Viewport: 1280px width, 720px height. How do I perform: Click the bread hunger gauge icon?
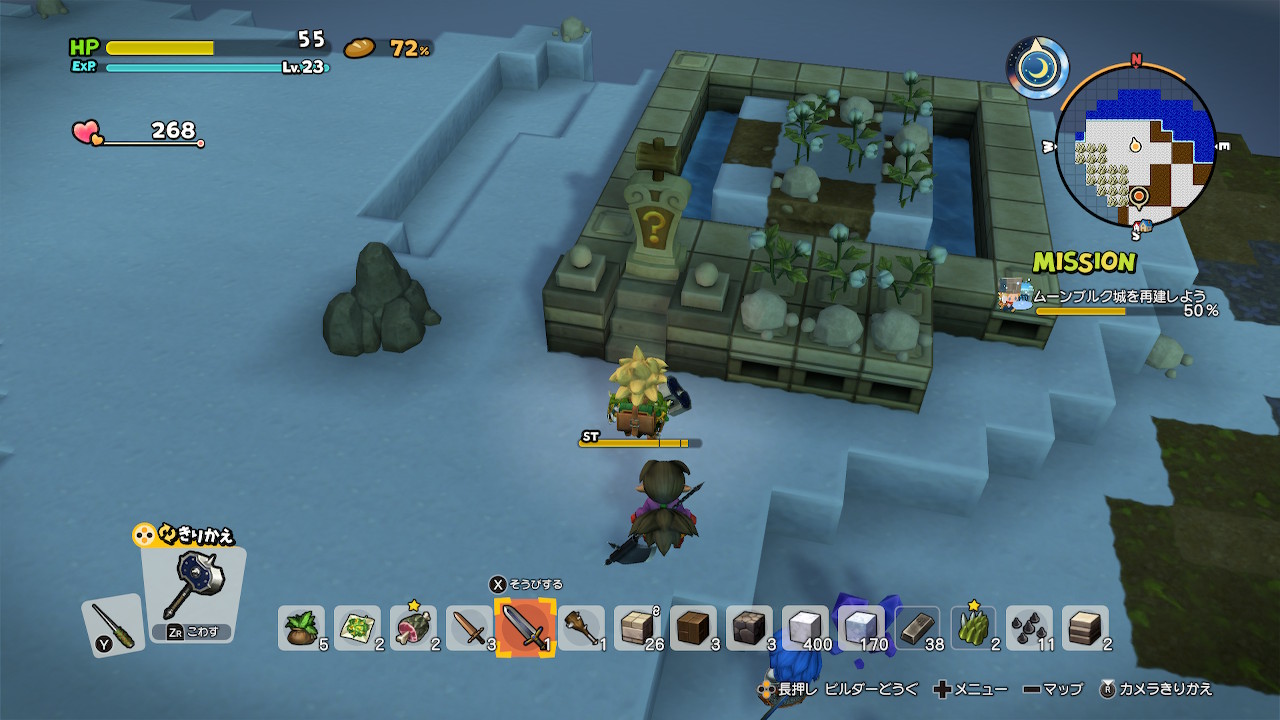coord(359,48)
